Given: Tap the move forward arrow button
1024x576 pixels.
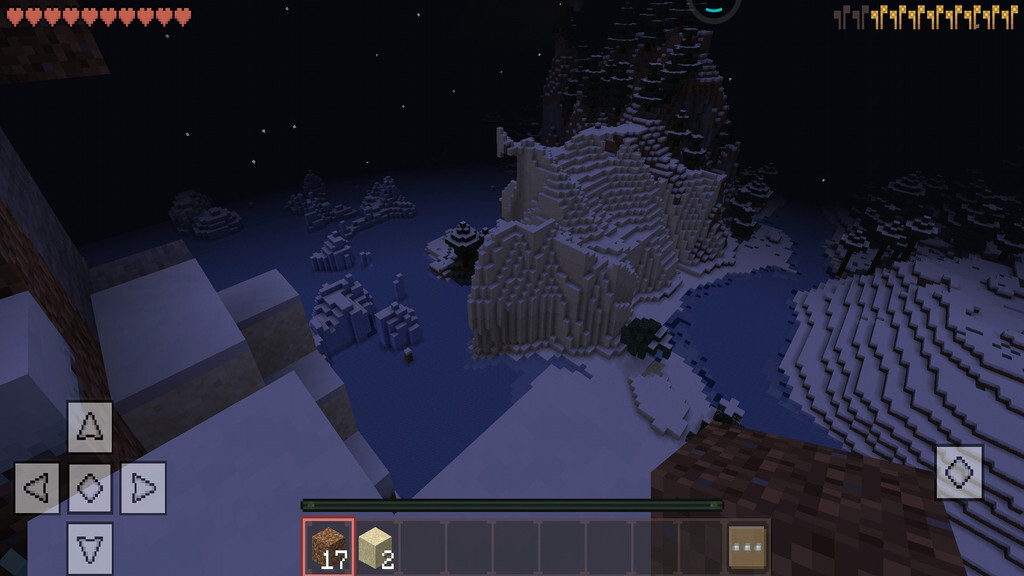Looking at the screenshot, I should [x=90, y=427].
